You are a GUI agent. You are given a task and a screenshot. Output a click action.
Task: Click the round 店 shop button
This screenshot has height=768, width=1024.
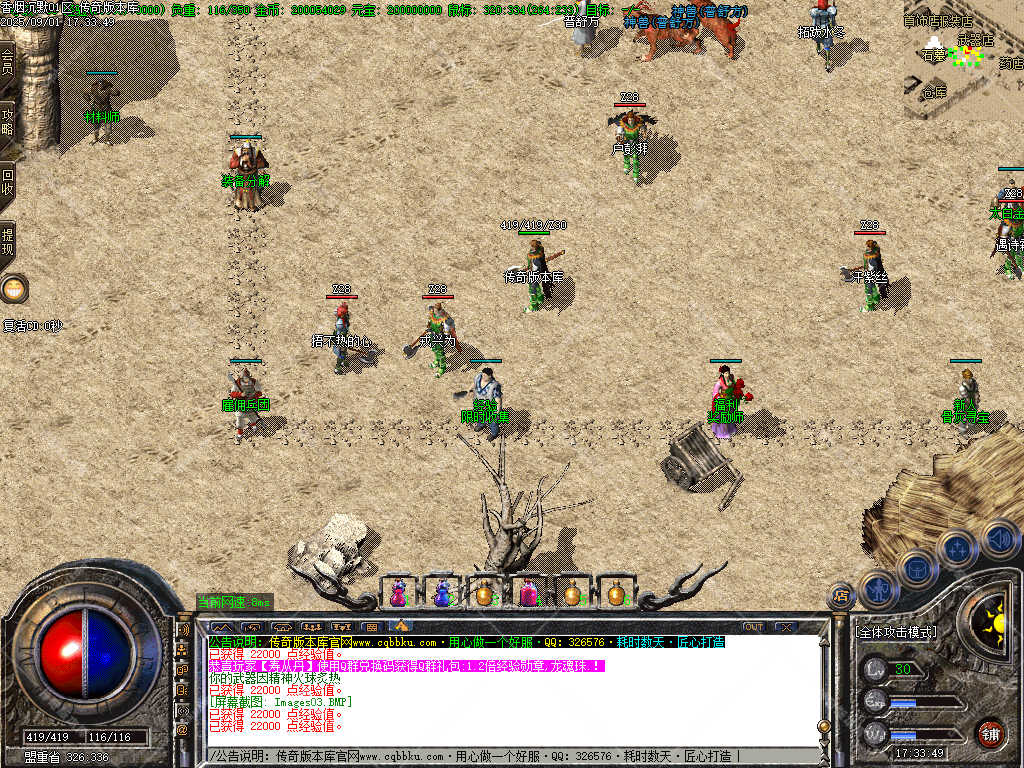click(841, 596)
